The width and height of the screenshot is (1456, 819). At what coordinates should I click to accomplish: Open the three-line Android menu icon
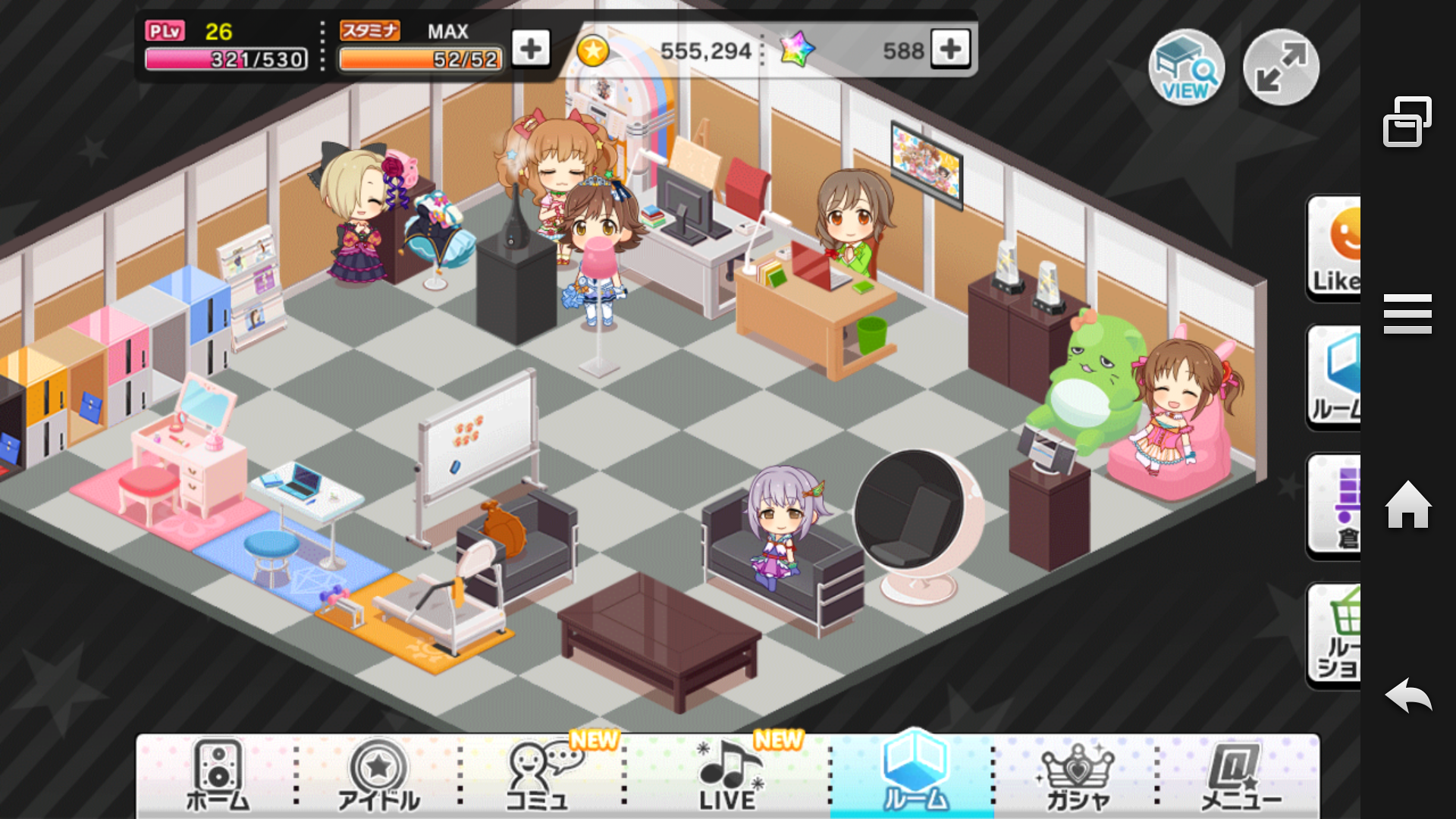coord(1407,314)
